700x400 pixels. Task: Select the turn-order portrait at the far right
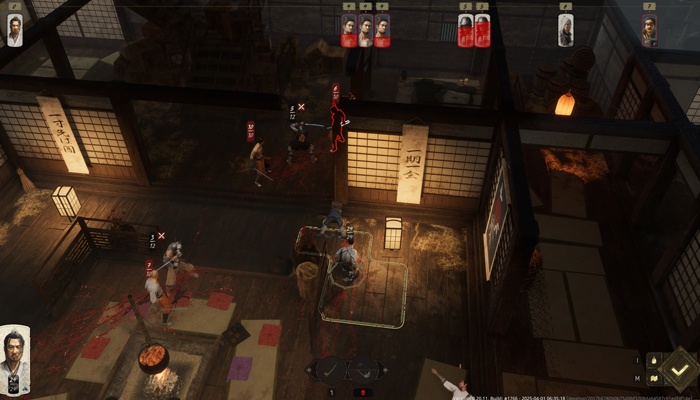click(x=649, y=31)
